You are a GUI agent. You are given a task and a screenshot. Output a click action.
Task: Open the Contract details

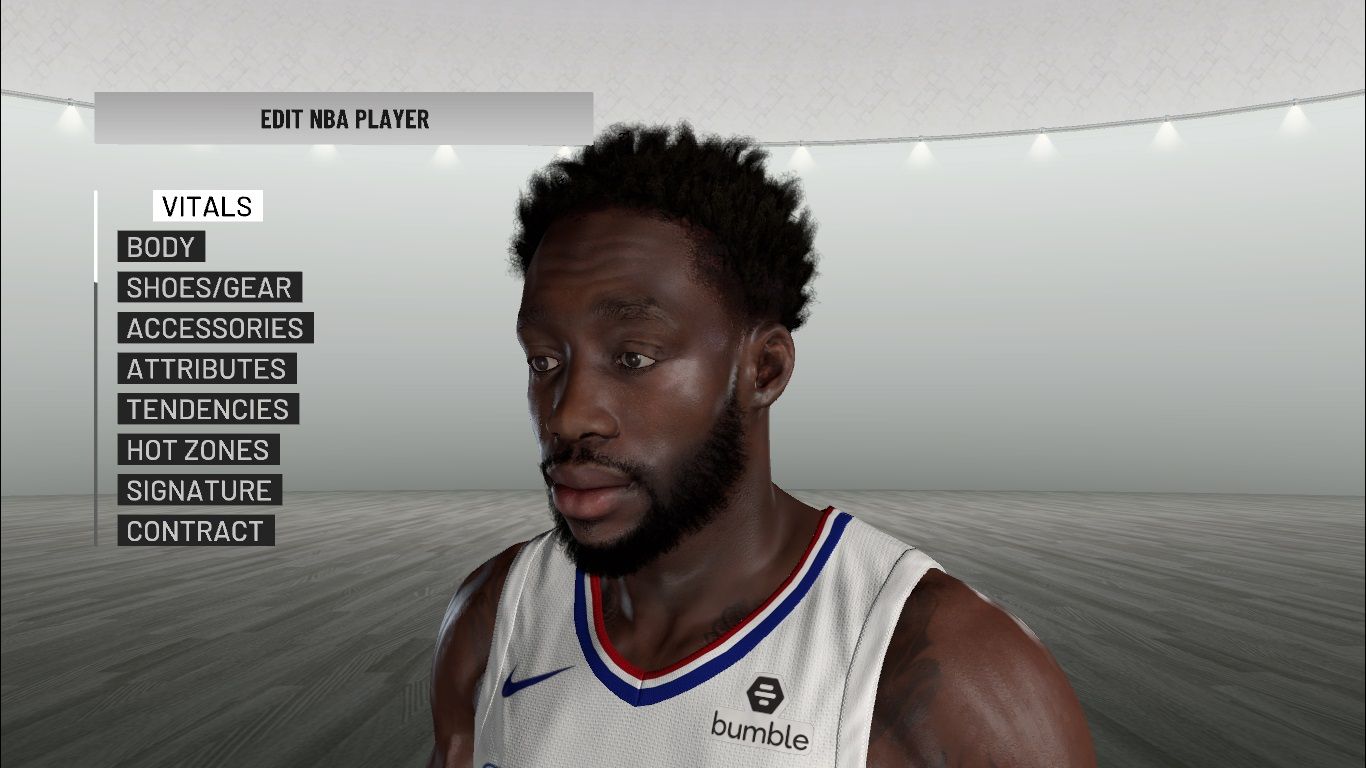195,531
